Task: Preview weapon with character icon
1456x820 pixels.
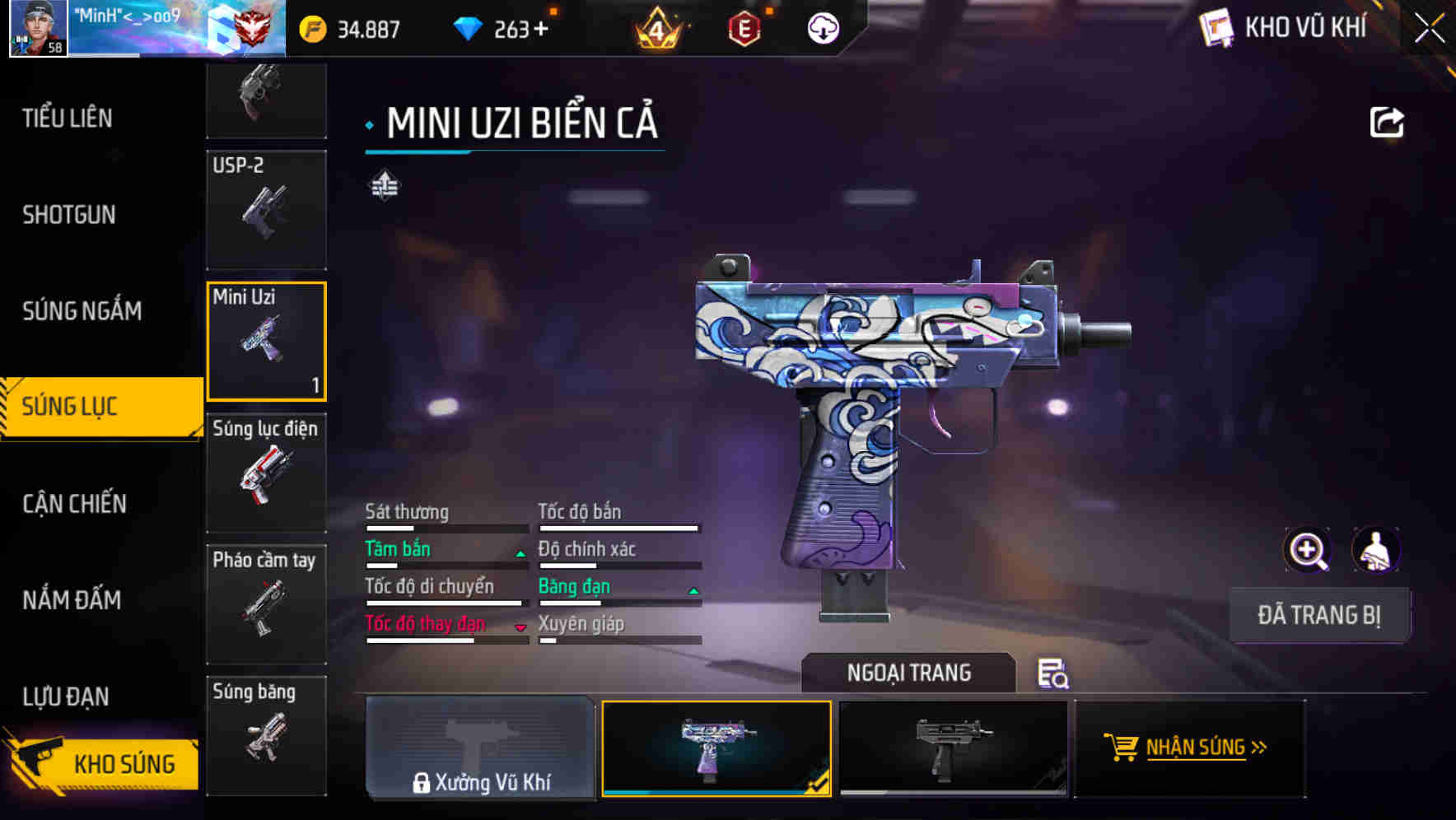Action: coord(1375,550)
